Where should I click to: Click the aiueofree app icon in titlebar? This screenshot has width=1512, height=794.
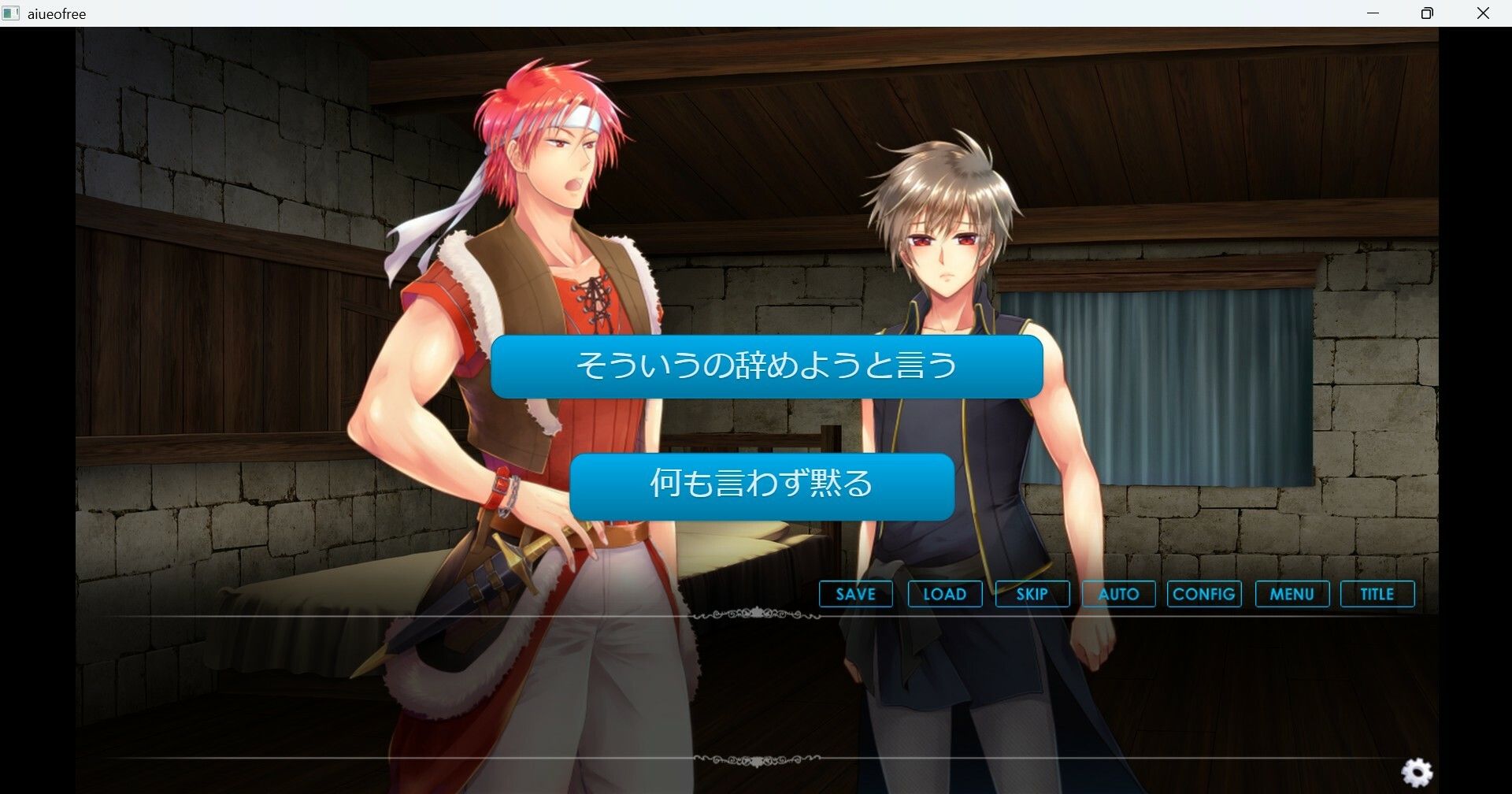[11, 13]
